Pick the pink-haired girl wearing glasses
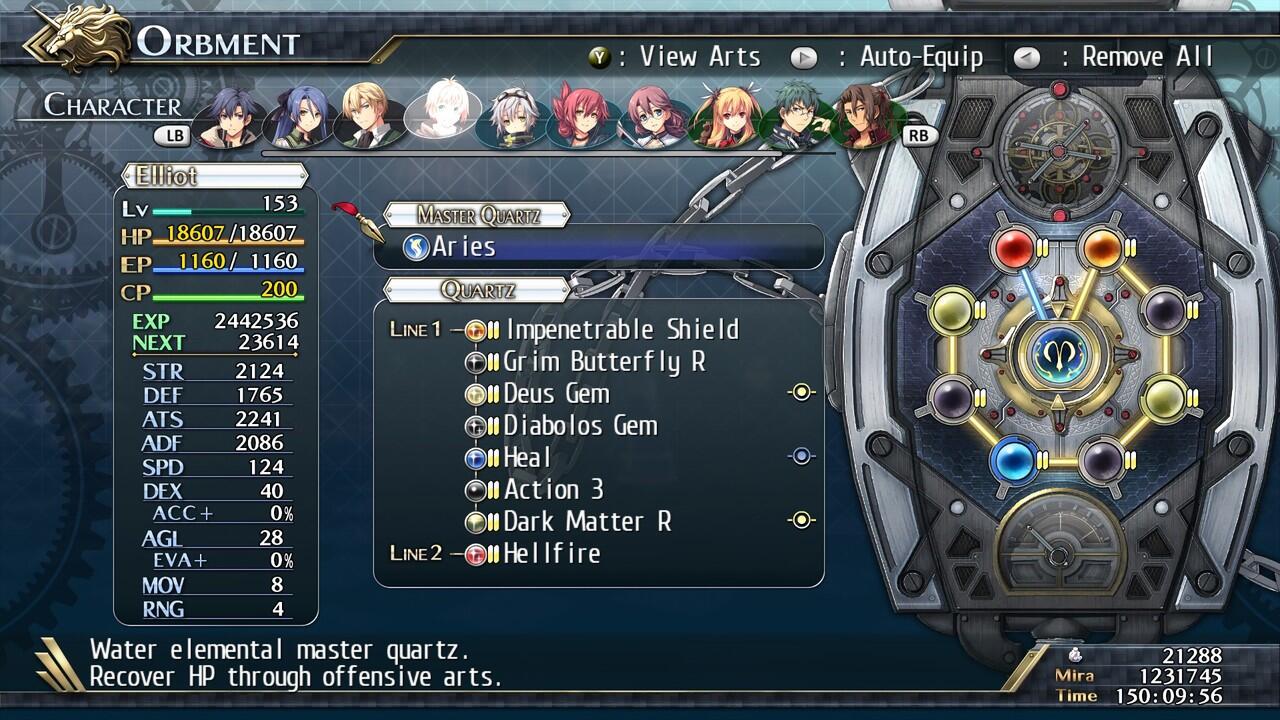This screenshot has width=1280, height=720. point(657,116)
